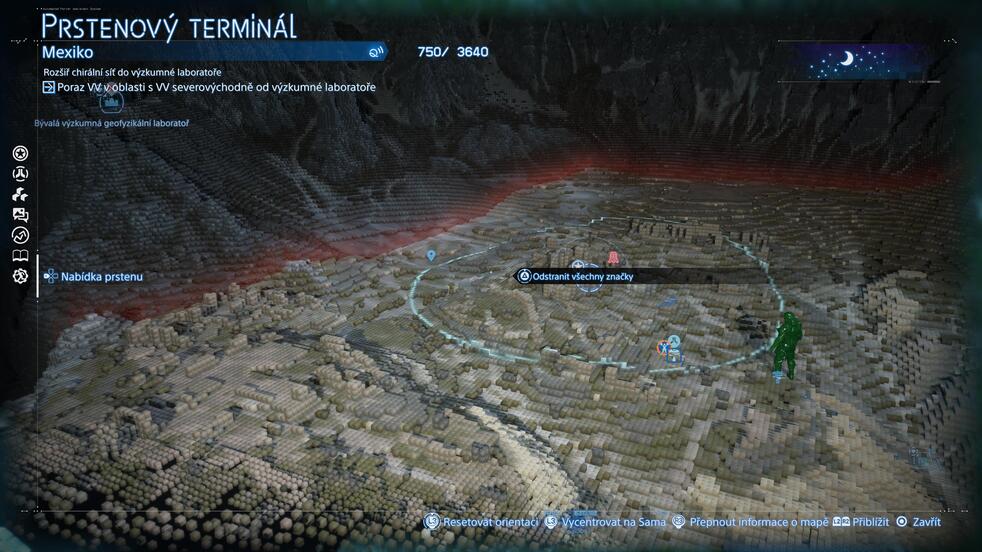Open the gear icon in the left sidebar

(x=20, y=276)
